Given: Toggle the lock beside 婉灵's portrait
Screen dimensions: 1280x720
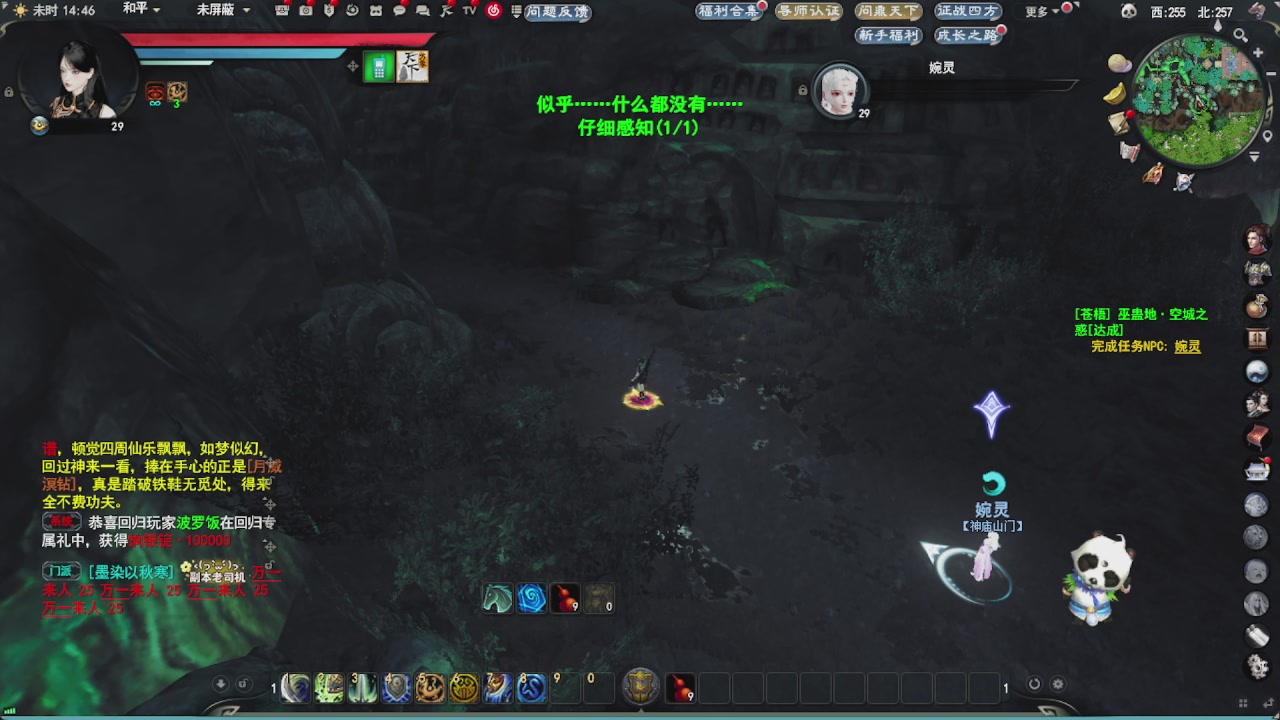Looking at the screenshot, I should [803, 90].
